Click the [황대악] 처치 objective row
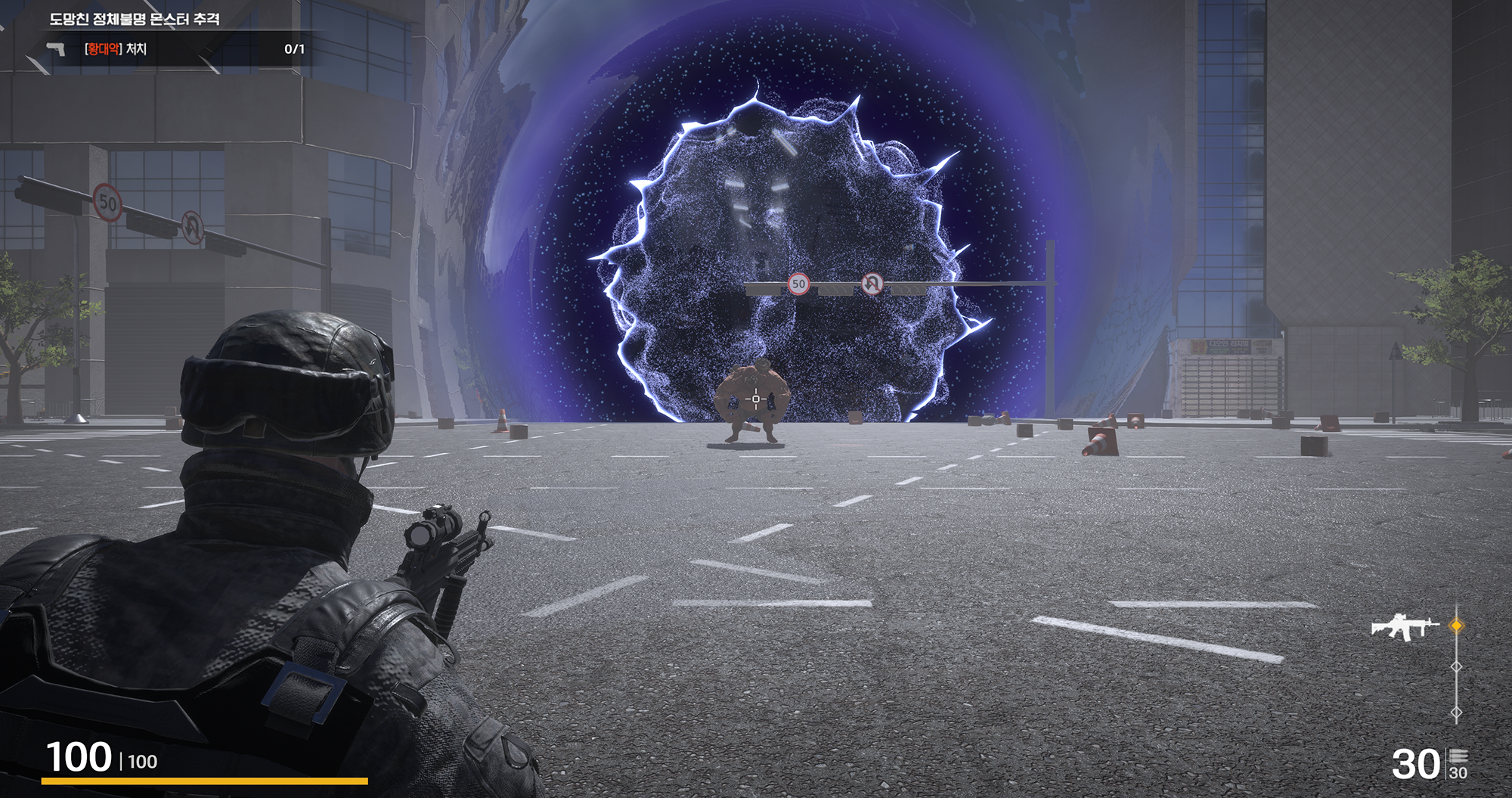1512x798 pixels. 116,49
